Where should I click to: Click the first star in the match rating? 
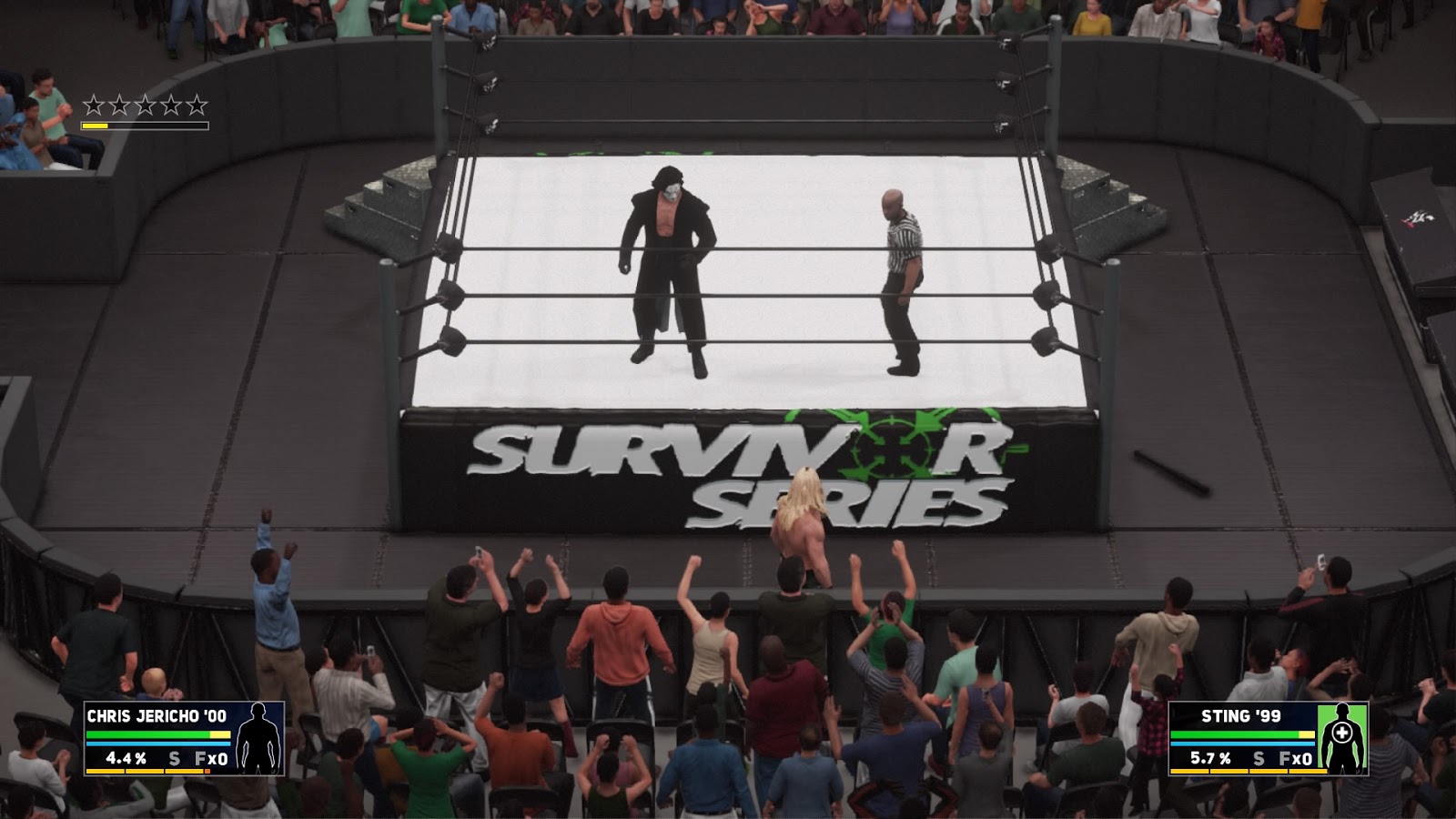coord(93,105)
